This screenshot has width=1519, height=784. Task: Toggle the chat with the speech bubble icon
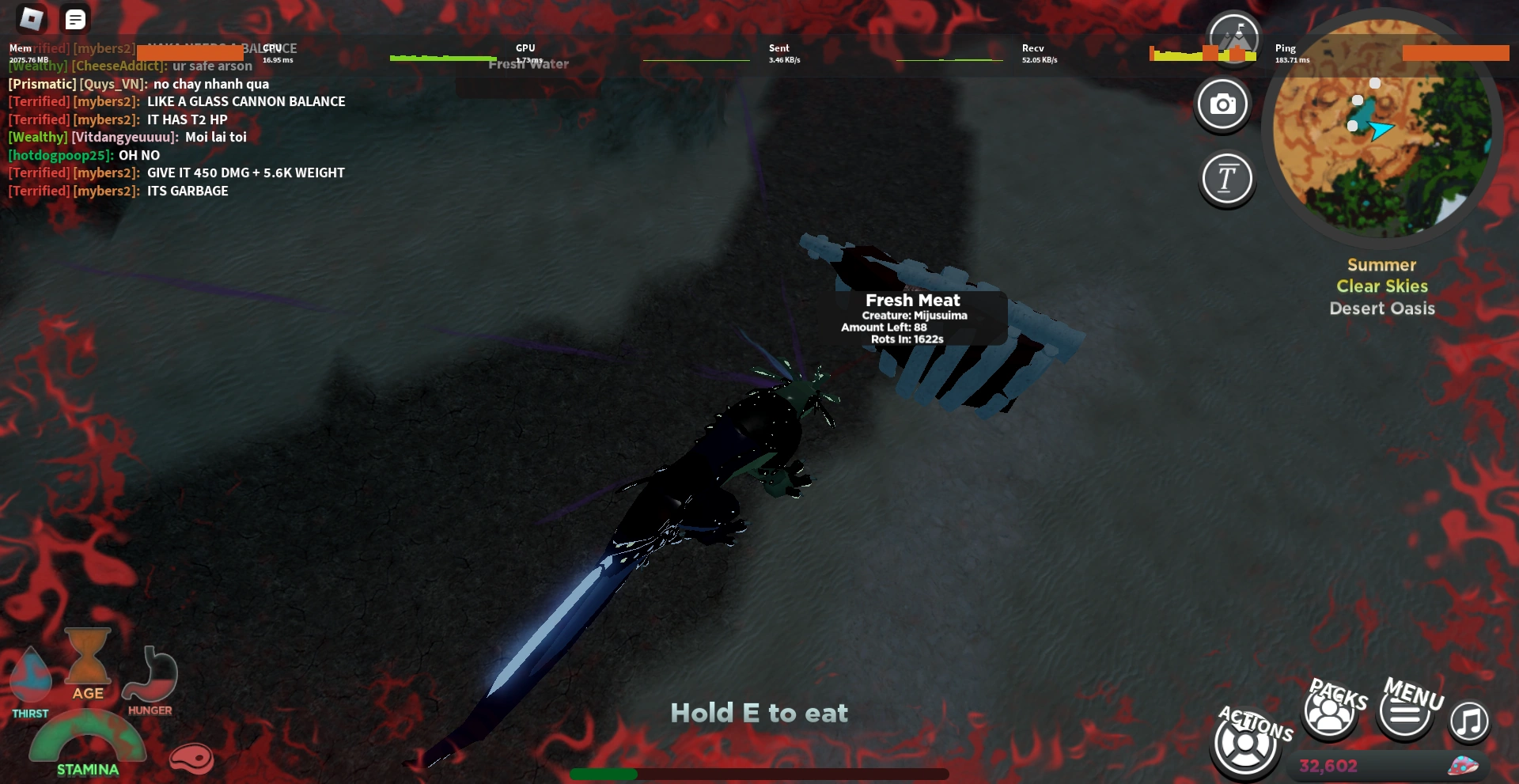pos(76,18)
